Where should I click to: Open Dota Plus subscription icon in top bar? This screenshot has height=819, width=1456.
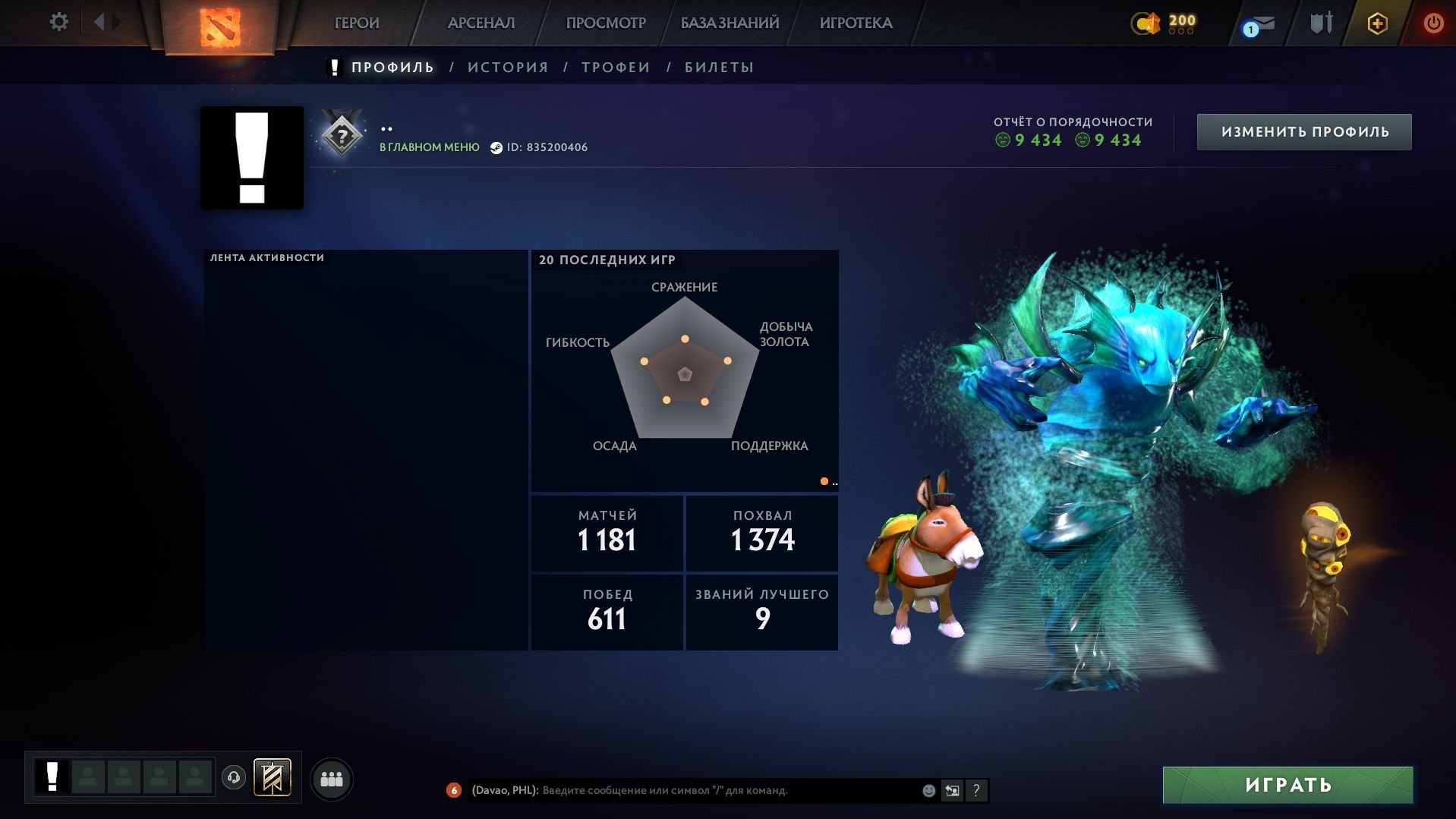pos(1376,23)
